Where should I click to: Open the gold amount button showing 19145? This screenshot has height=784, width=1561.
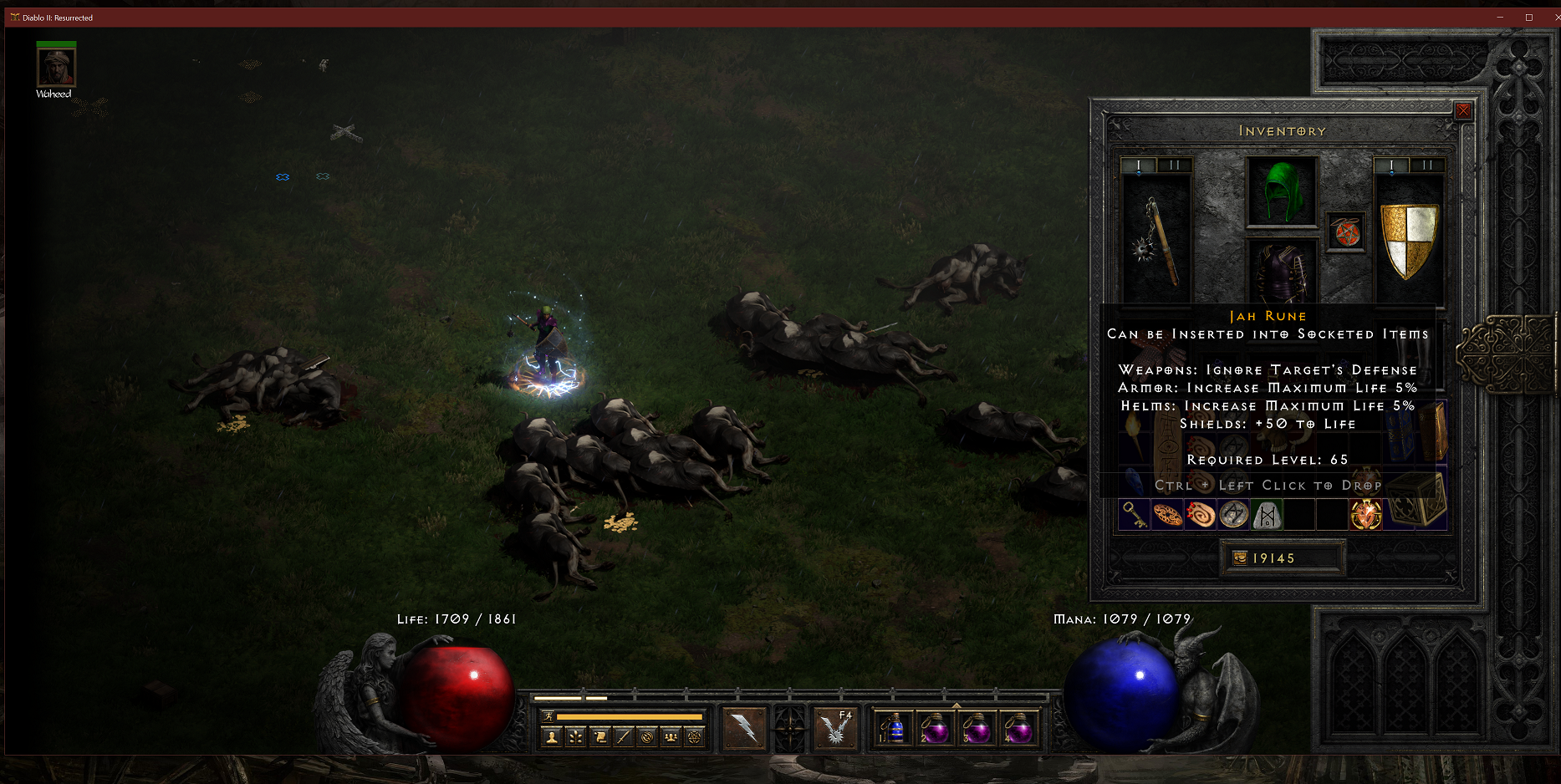1283,558
